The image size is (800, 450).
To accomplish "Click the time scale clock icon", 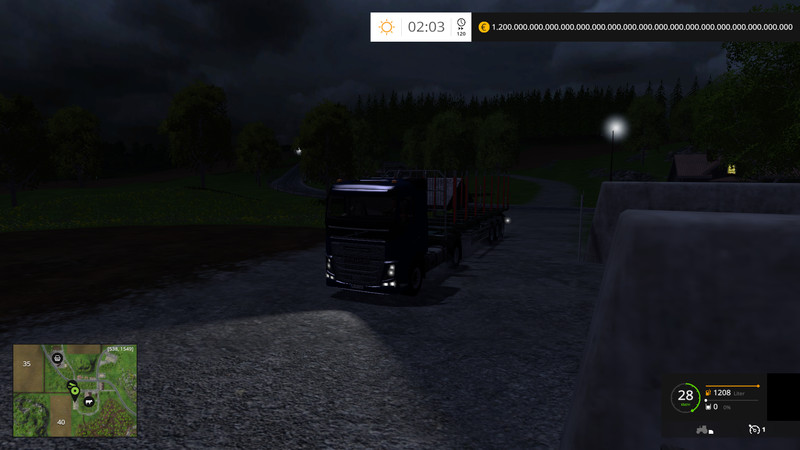I will click(461, 23).
